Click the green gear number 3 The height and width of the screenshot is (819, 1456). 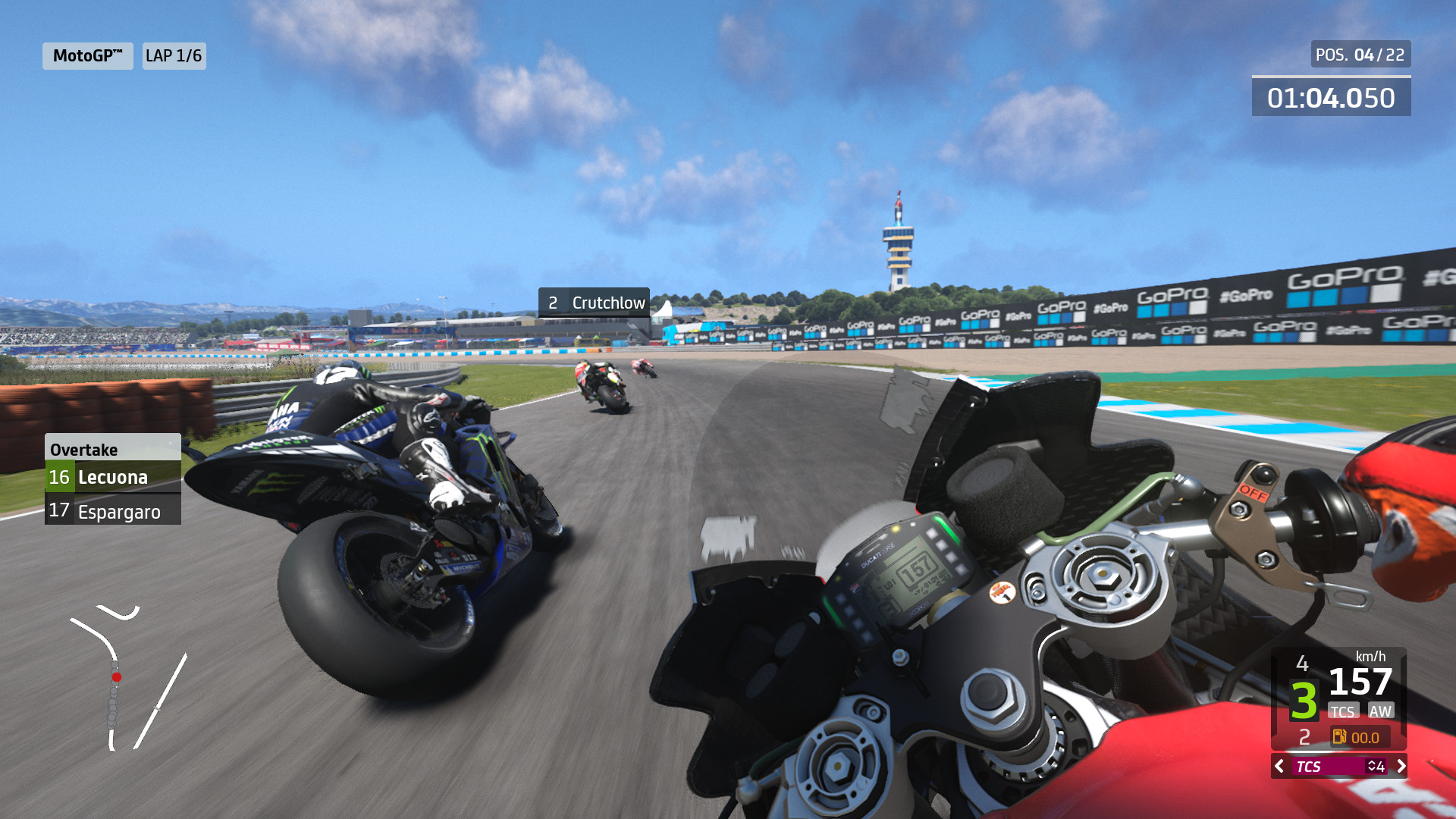click(1304, 700)
